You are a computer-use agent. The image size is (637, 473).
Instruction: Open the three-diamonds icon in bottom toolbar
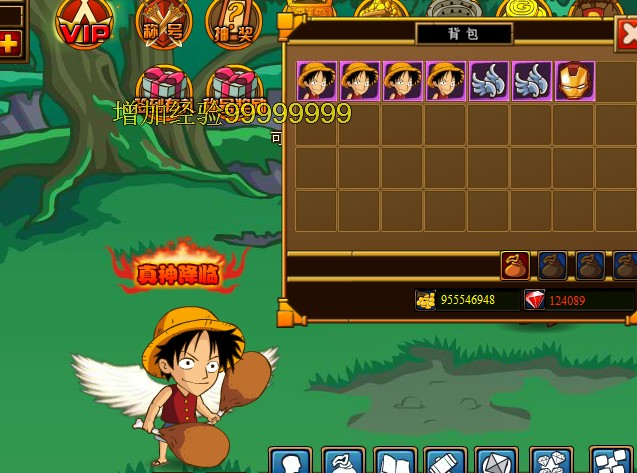click(550, 462)
